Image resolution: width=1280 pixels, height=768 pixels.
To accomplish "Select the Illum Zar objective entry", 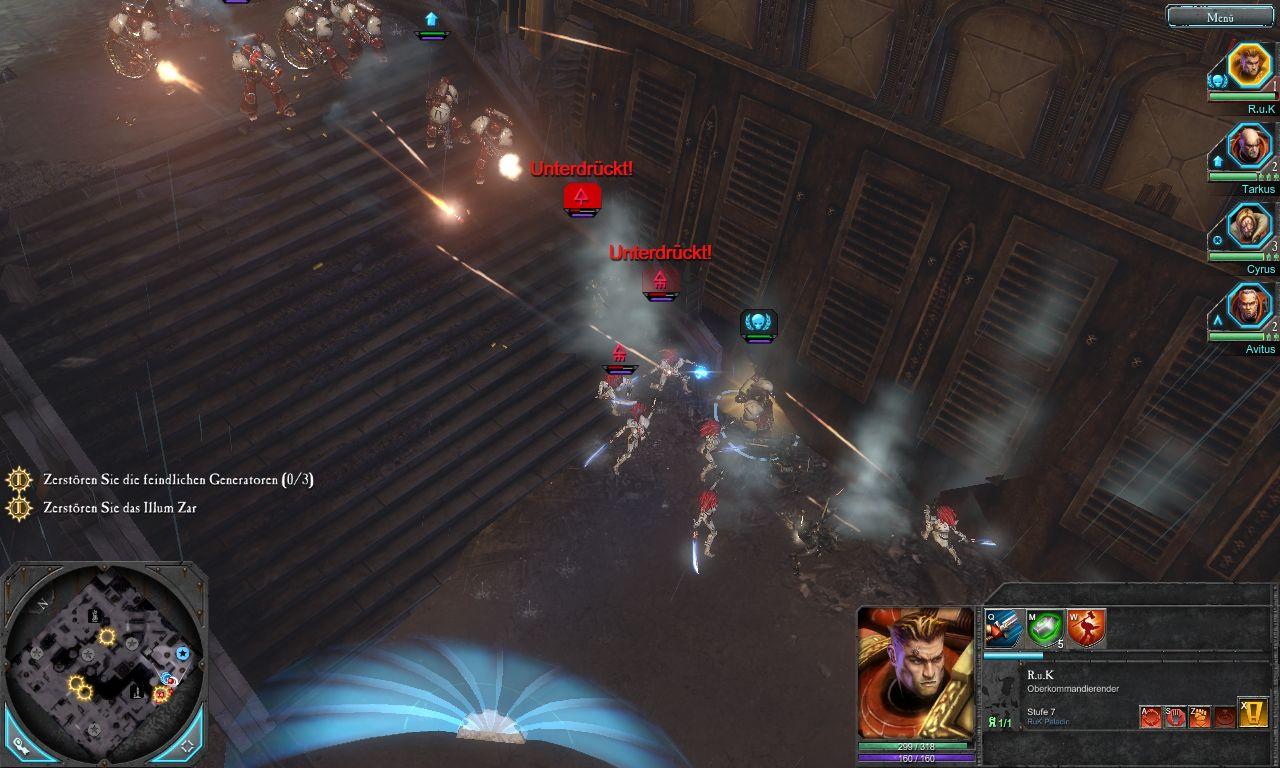I will (x=120, y=508).
